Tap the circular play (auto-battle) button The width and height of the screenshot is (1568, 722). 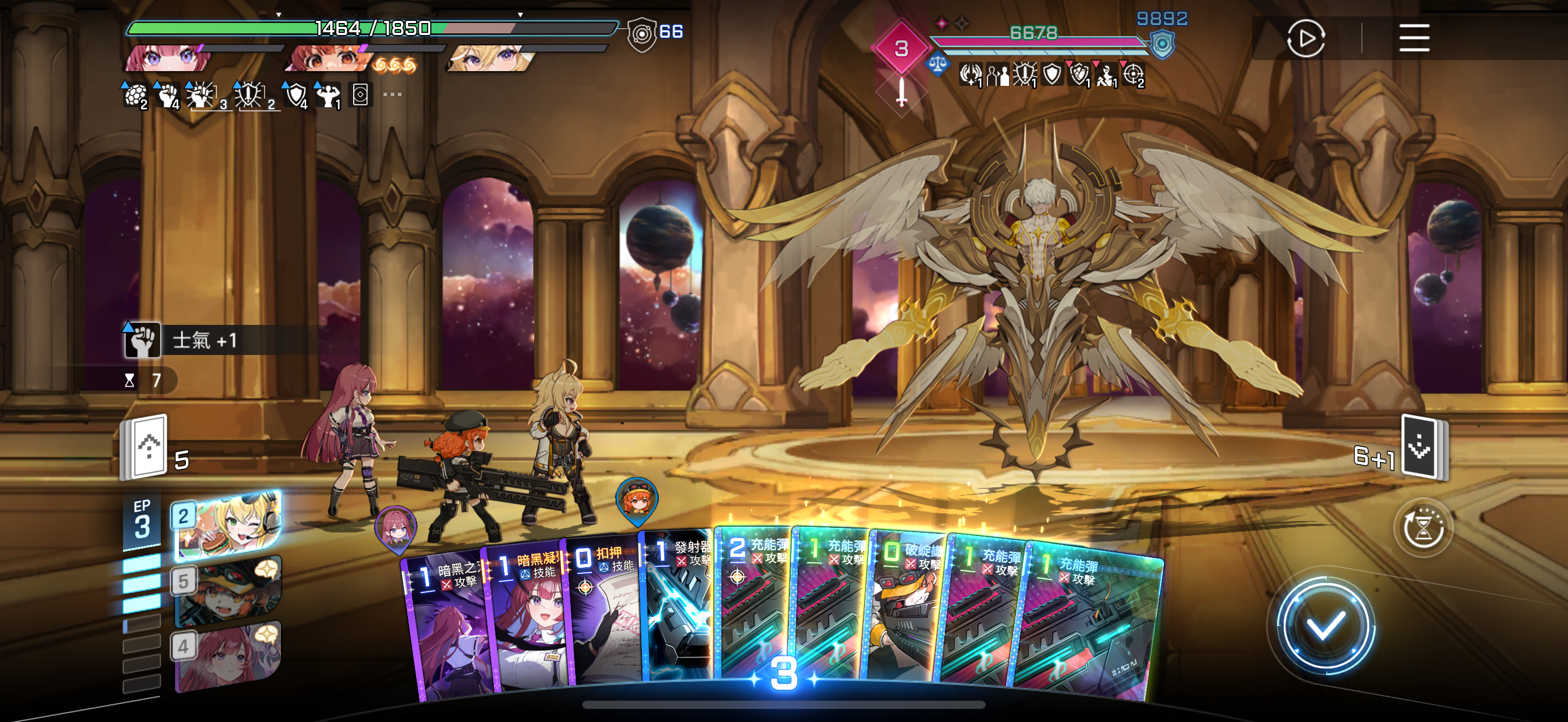pos(1305,38)
